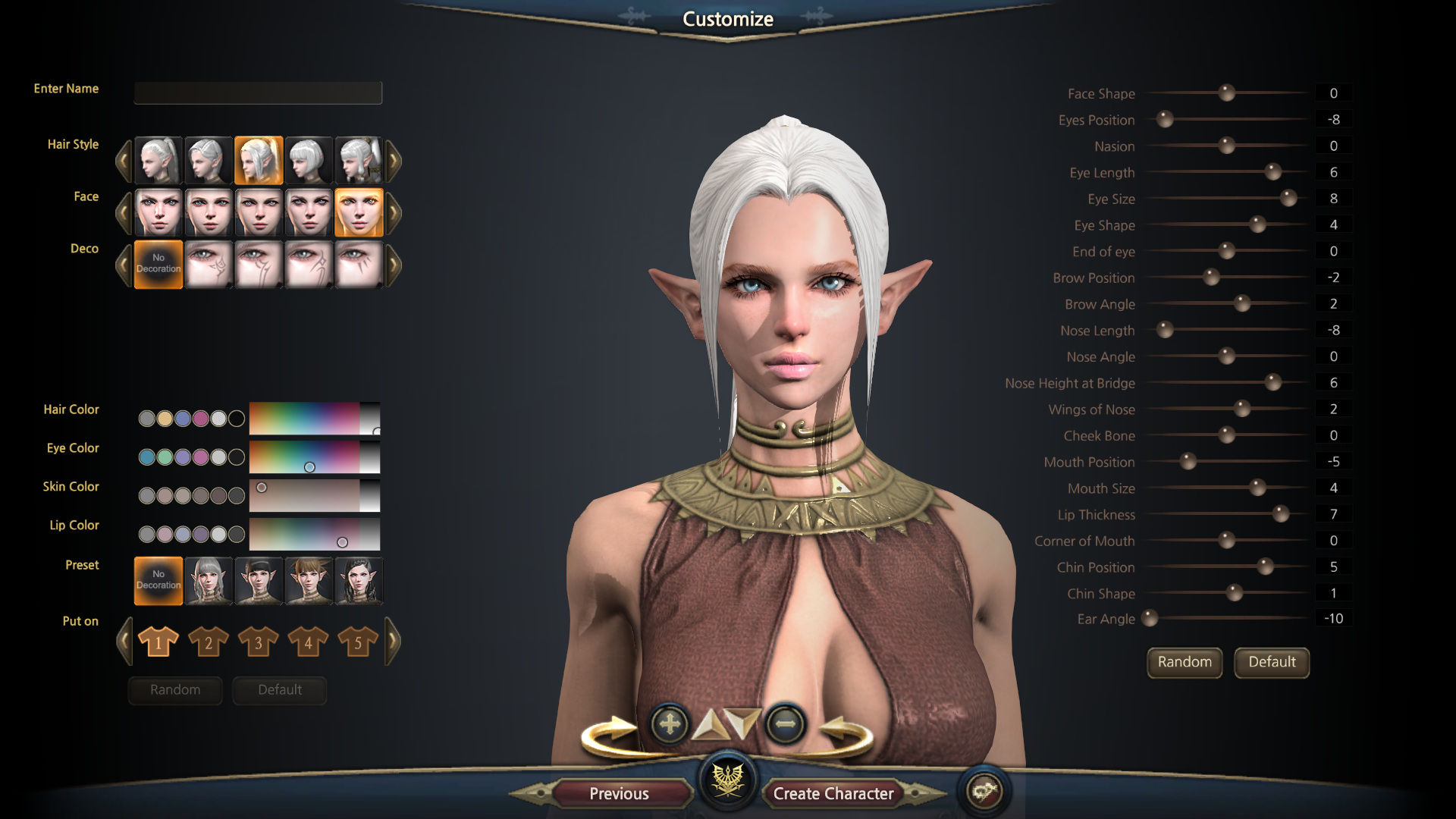1456x819 pixels.
Task: Go back with the Previous button
Action: 619,793
